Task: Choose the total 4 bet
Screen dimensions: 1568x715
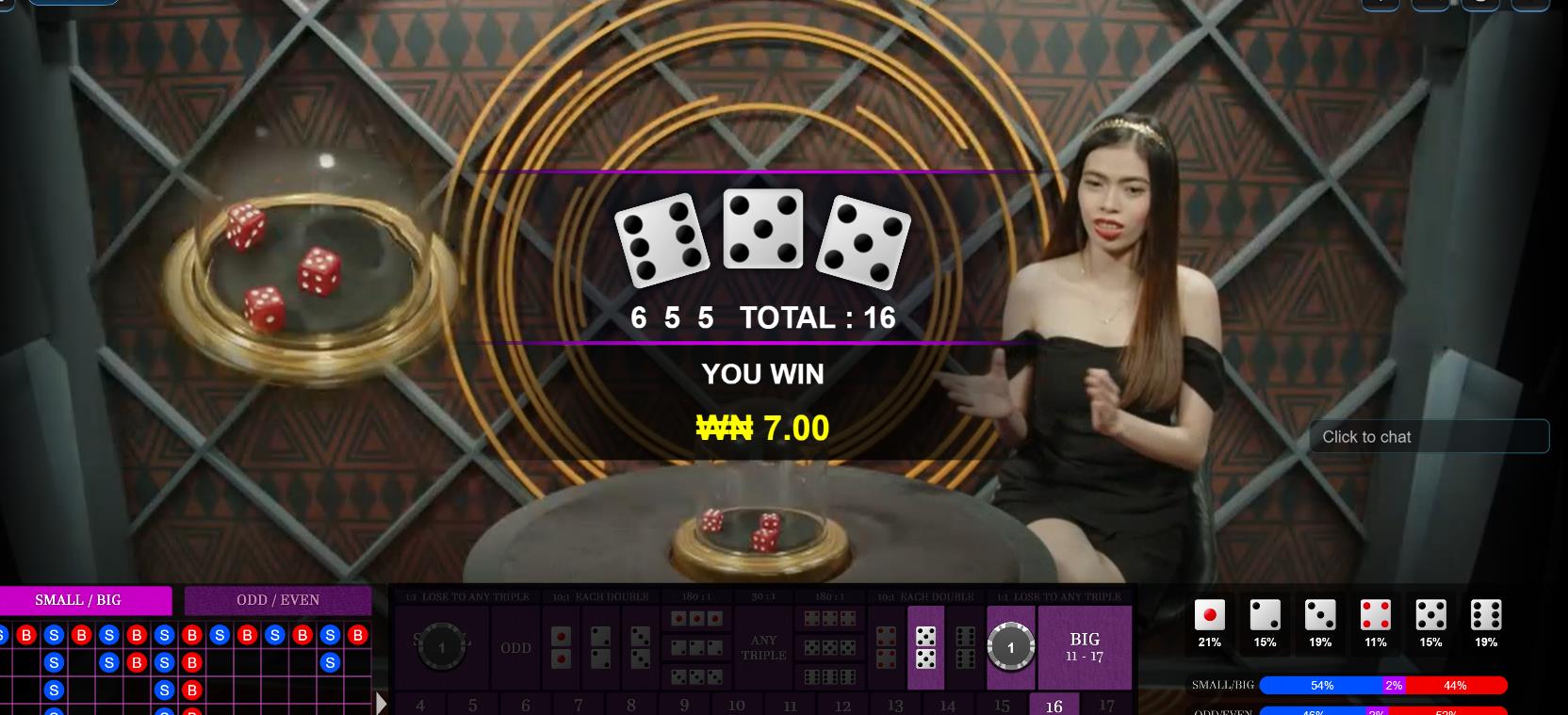Action: click(419, 705)
